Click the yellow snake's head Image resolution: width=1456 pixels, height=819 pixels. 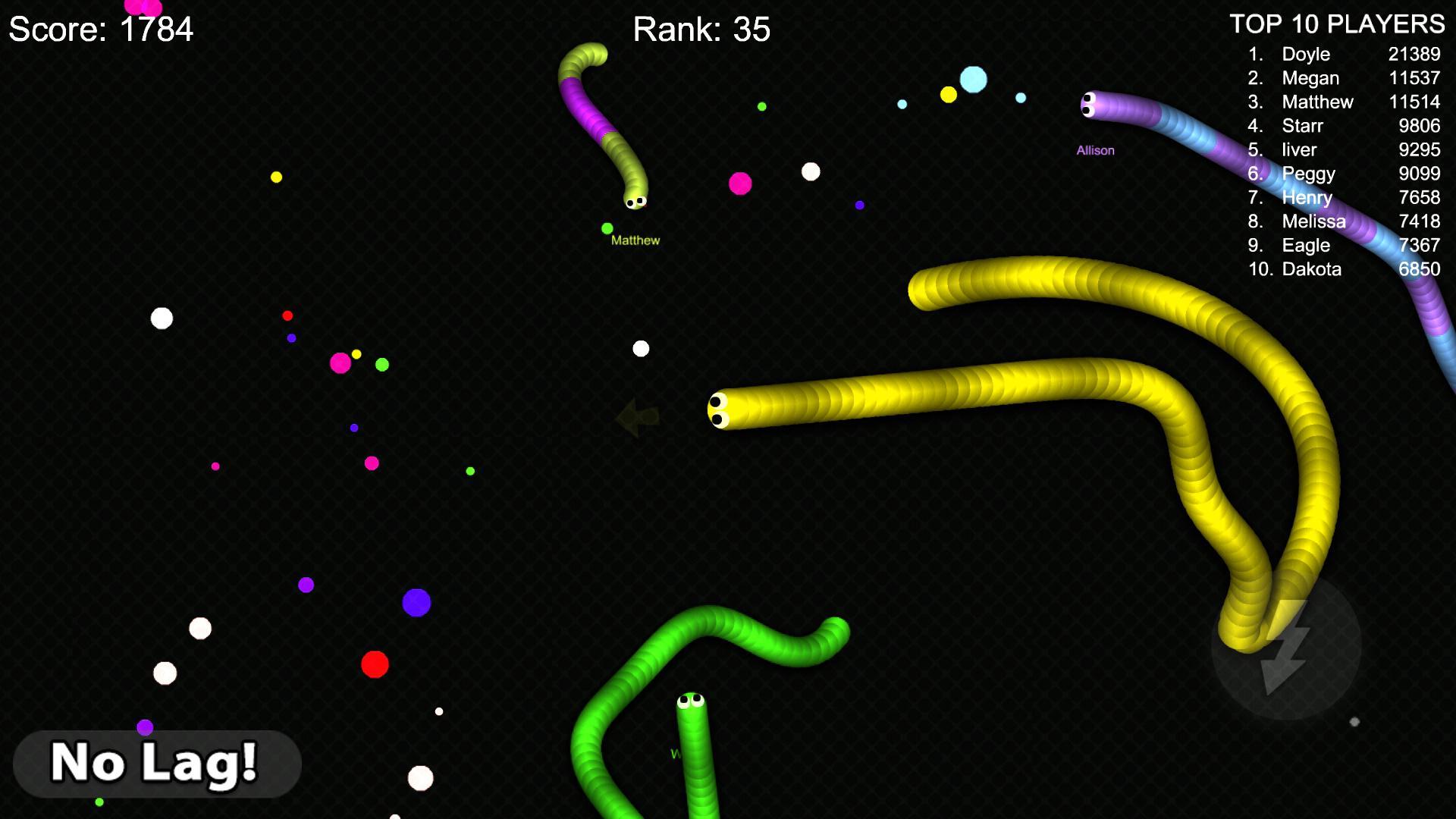[x=717, y=407]
